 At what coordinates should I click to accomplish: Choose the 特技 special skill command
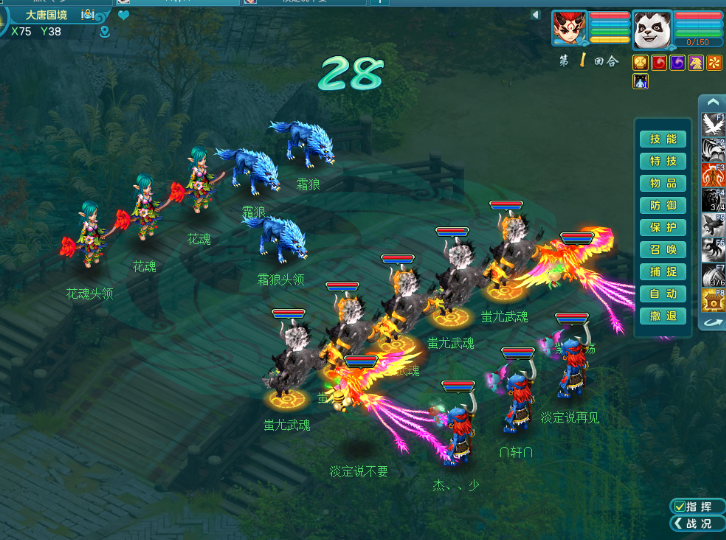(x=662, y=161)
